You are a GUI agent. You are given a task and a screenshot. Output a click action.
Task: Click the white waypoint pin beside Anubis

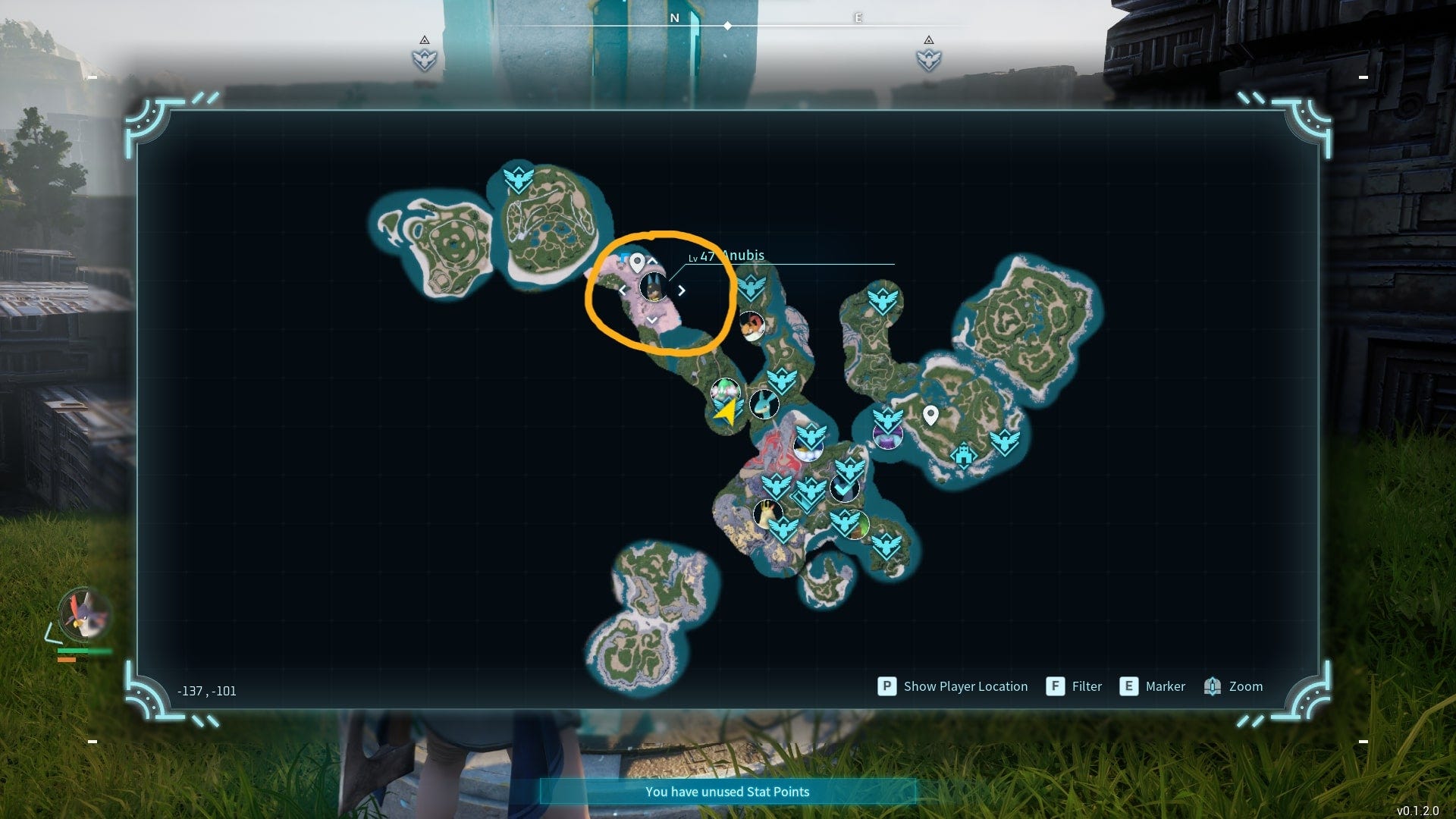637,263
